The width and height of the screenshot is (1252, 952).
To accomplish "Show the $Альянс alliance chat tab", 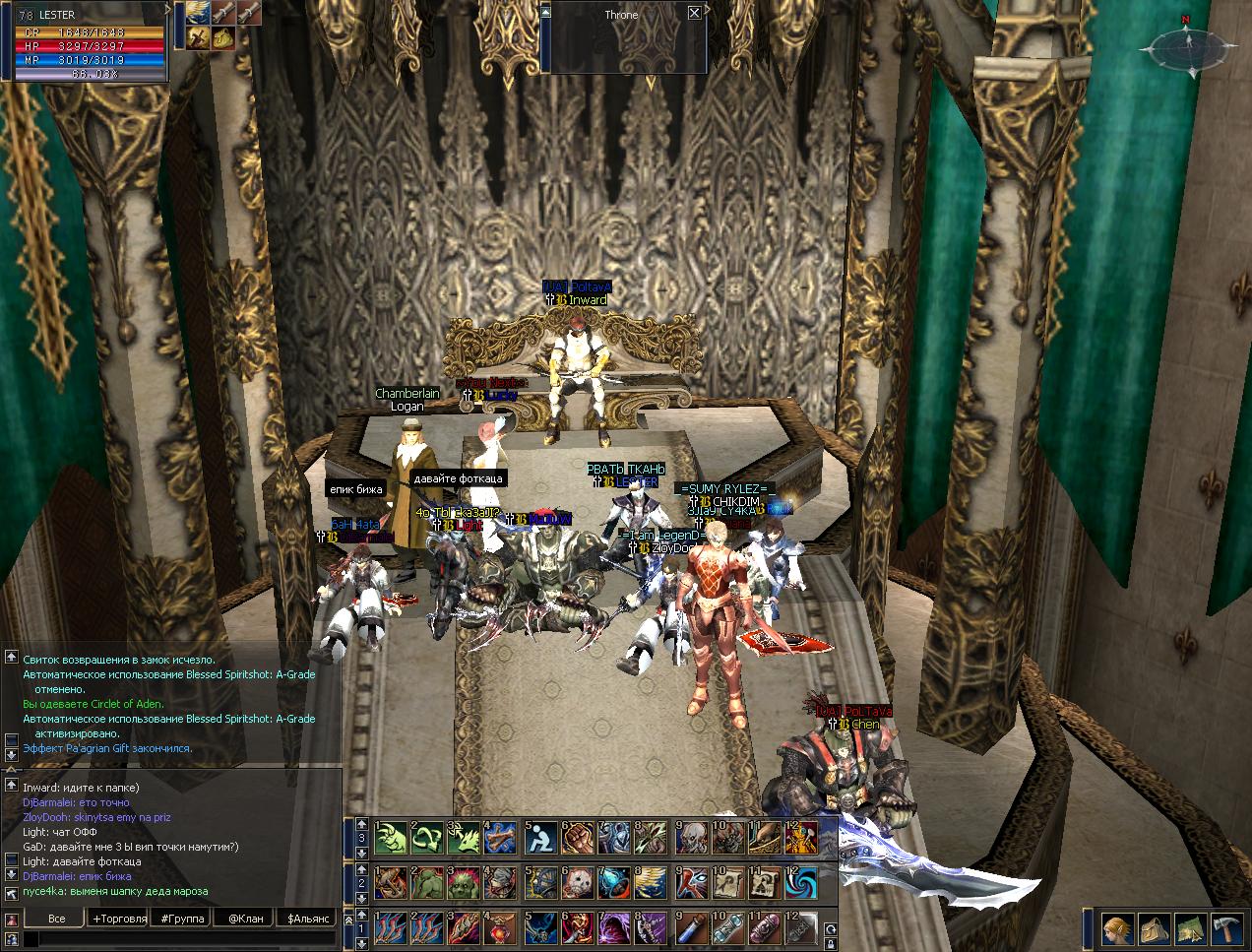I will tap(306, 918).
